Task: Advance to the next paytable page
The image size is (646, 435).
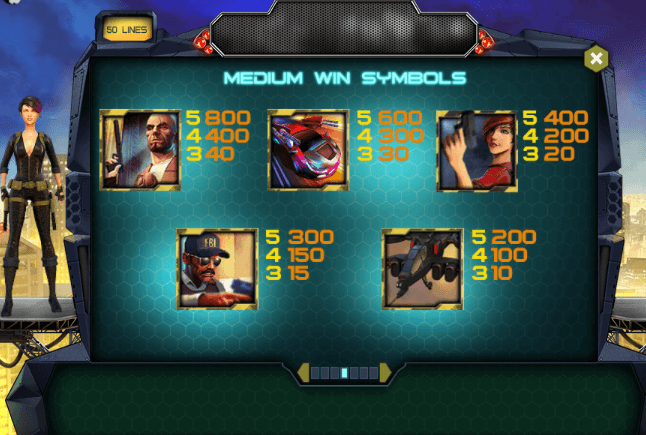Action: point(386,373)
